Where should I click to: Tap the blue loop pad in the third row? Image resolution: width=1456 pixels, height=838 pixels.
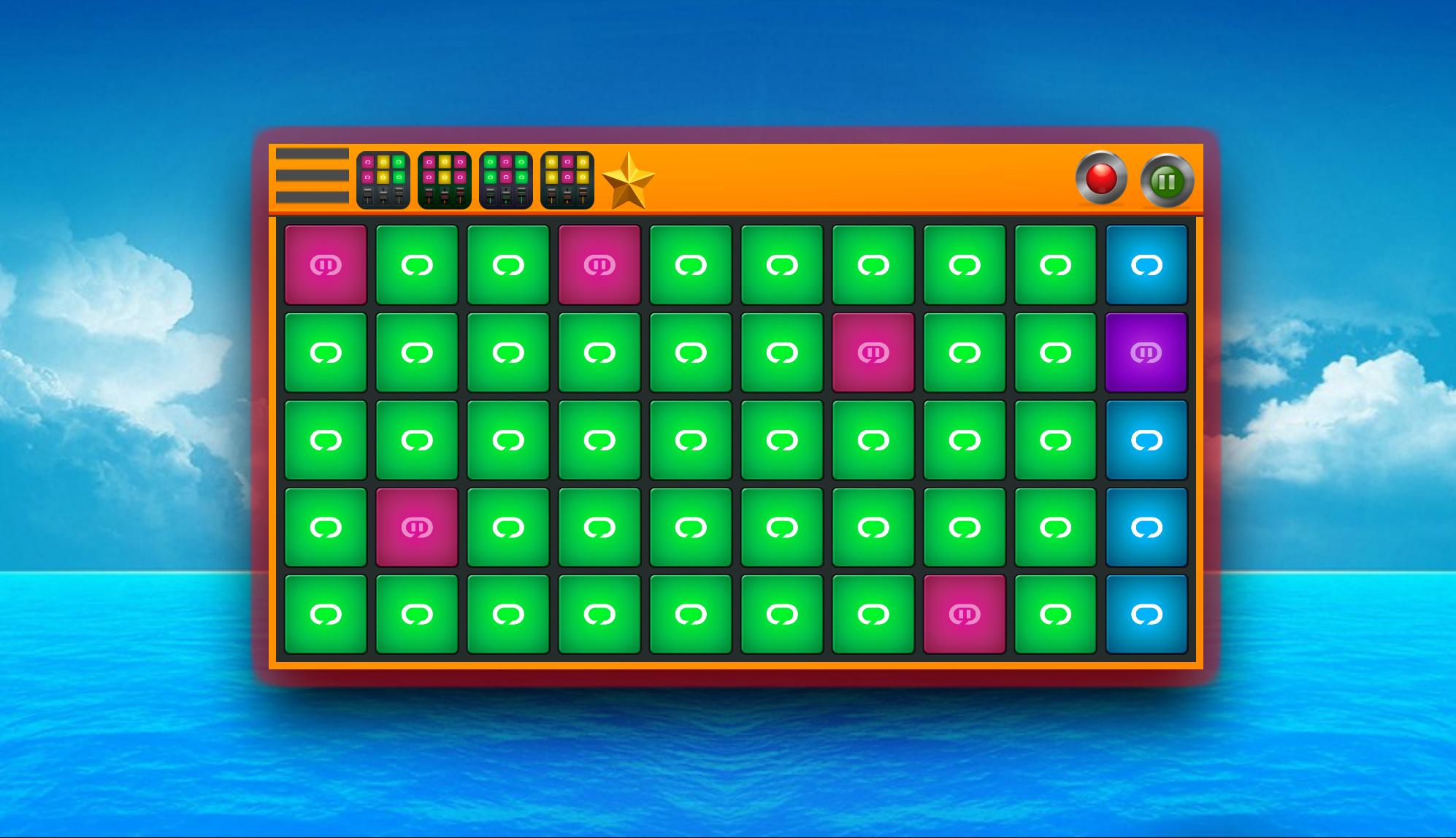1146,439
